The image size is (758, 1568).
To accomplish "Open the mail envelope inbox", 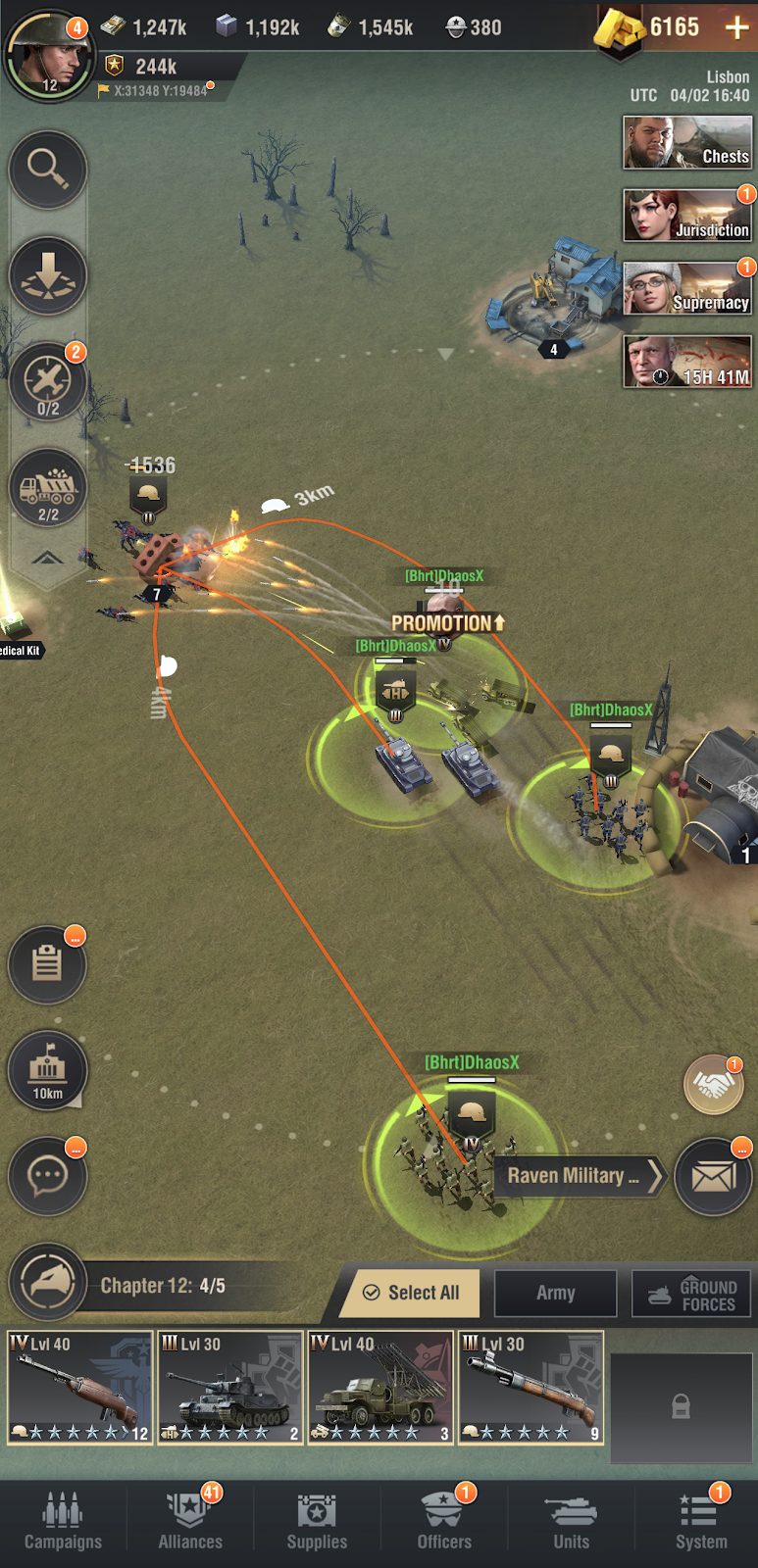I will 713,1176.
